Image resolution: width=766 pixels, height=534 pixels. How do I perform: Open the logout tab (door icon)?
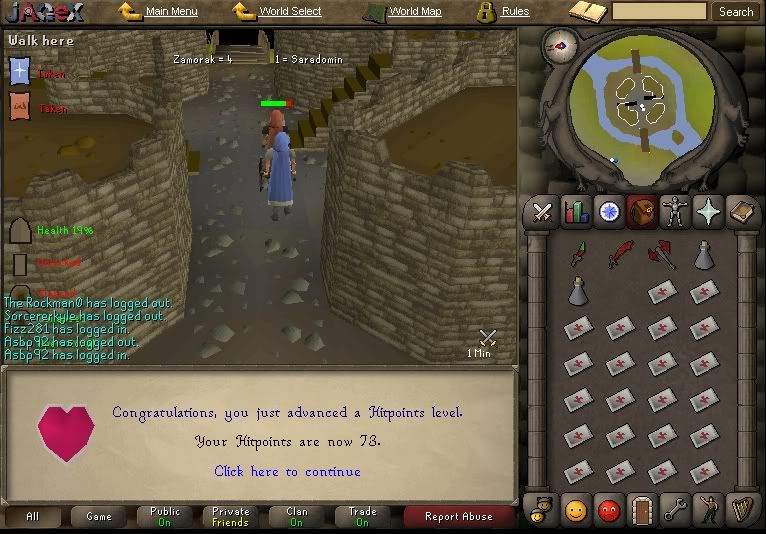click(x=641, y=510)
